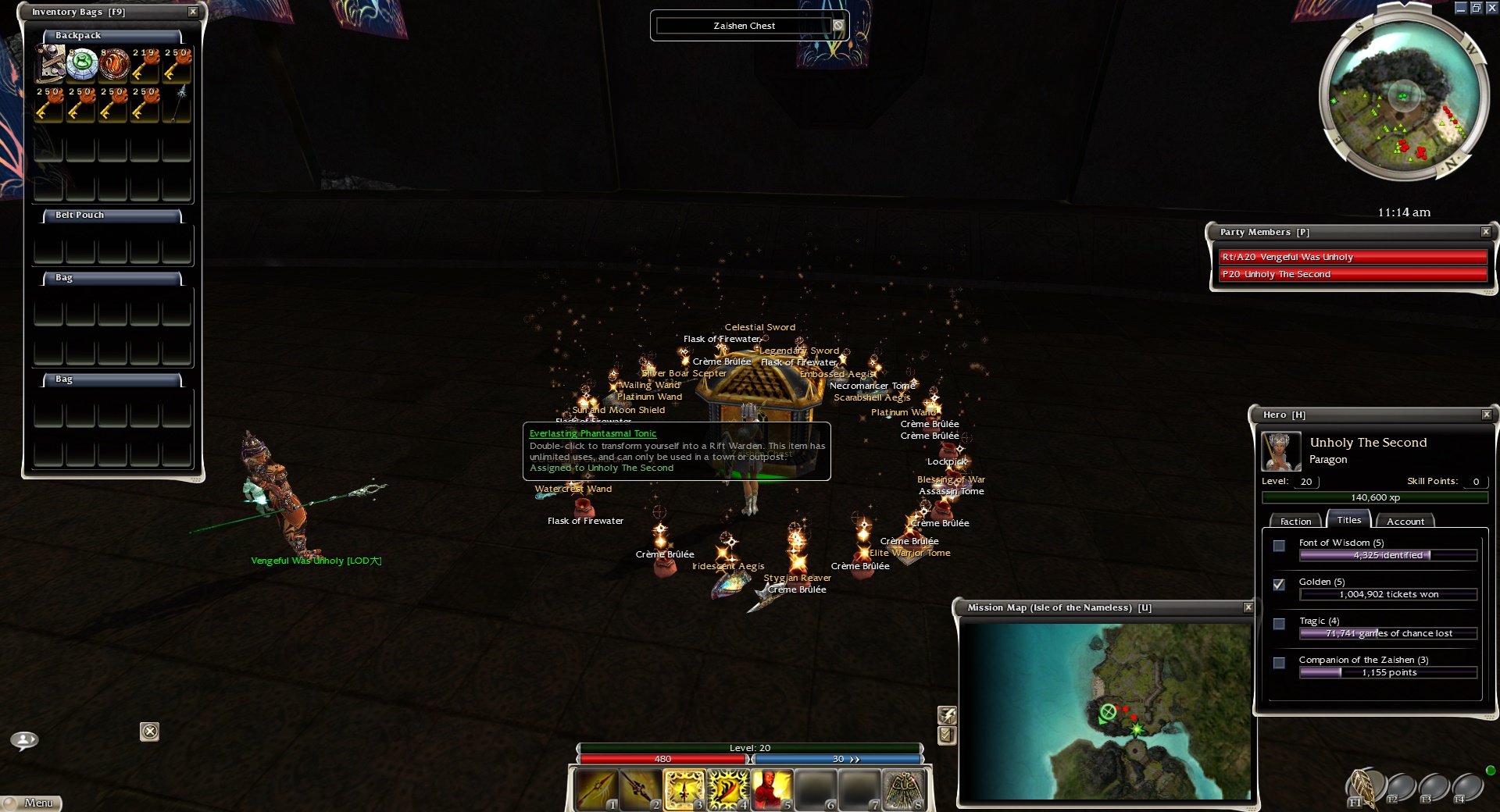Choose the spear item in the Backpack
Image resolution: width=1500 pixels, height=812 pixels.
[x=178, y=103]
